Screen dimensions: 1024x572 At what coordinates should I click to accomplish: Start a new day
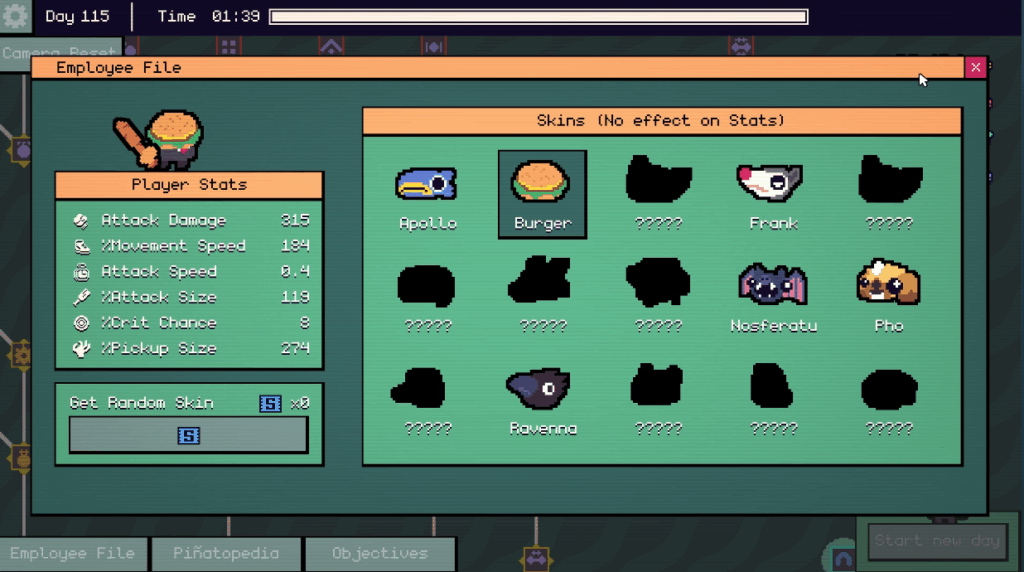(x=937, y=540)
